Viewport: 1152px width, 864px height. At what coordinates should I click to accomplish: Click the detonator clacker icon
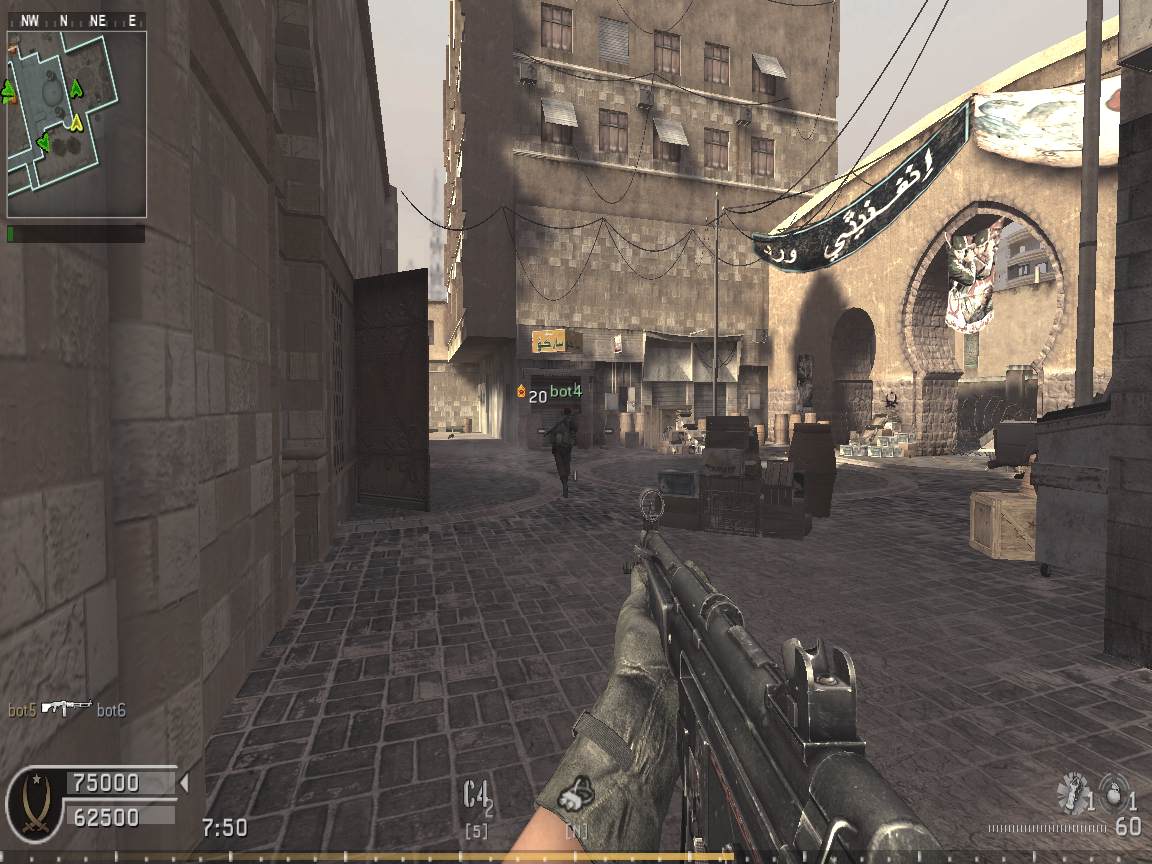(x=578, y=793)
